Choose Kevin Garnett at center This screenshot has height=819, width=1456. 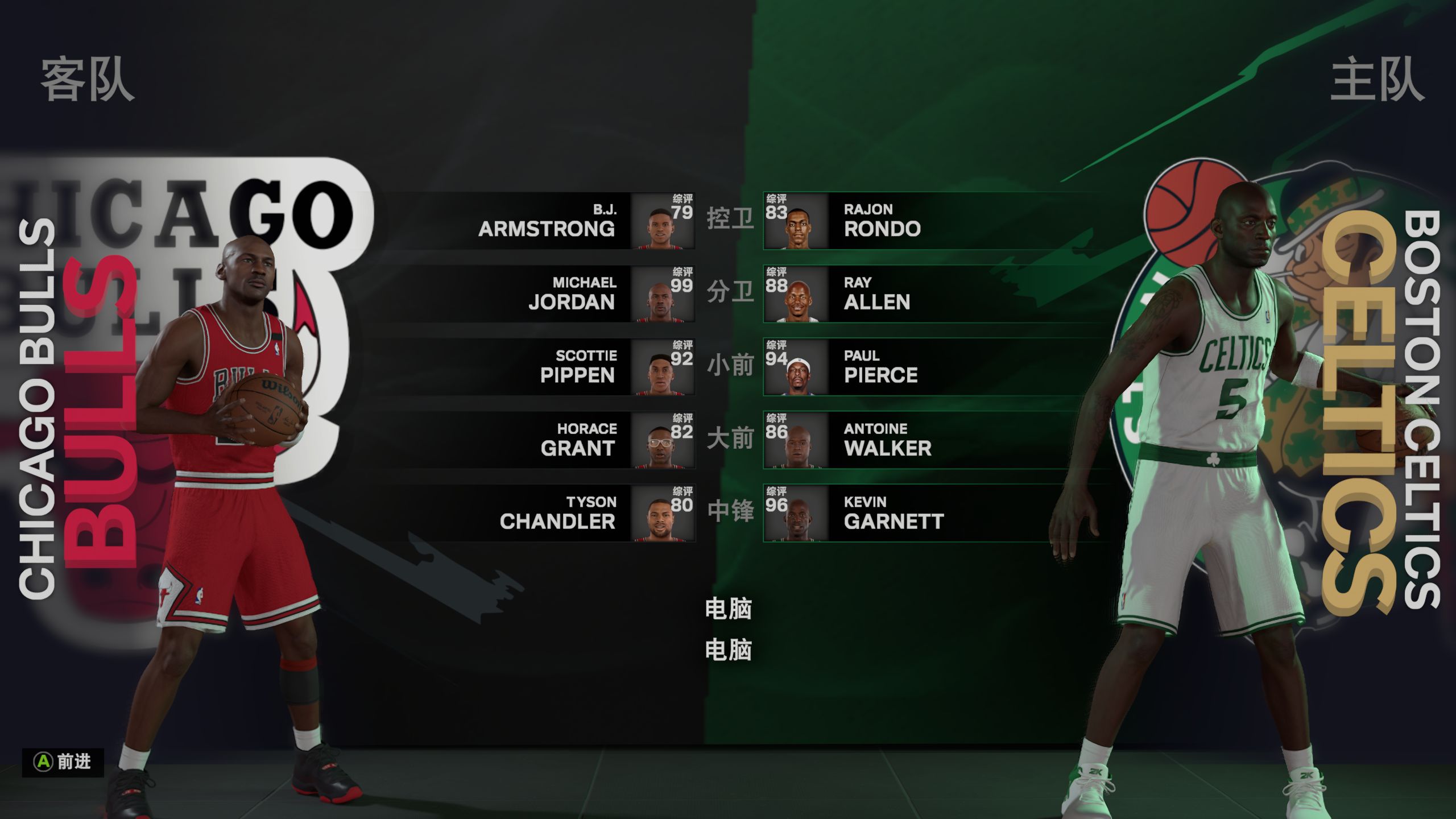[x=893, y=513]
